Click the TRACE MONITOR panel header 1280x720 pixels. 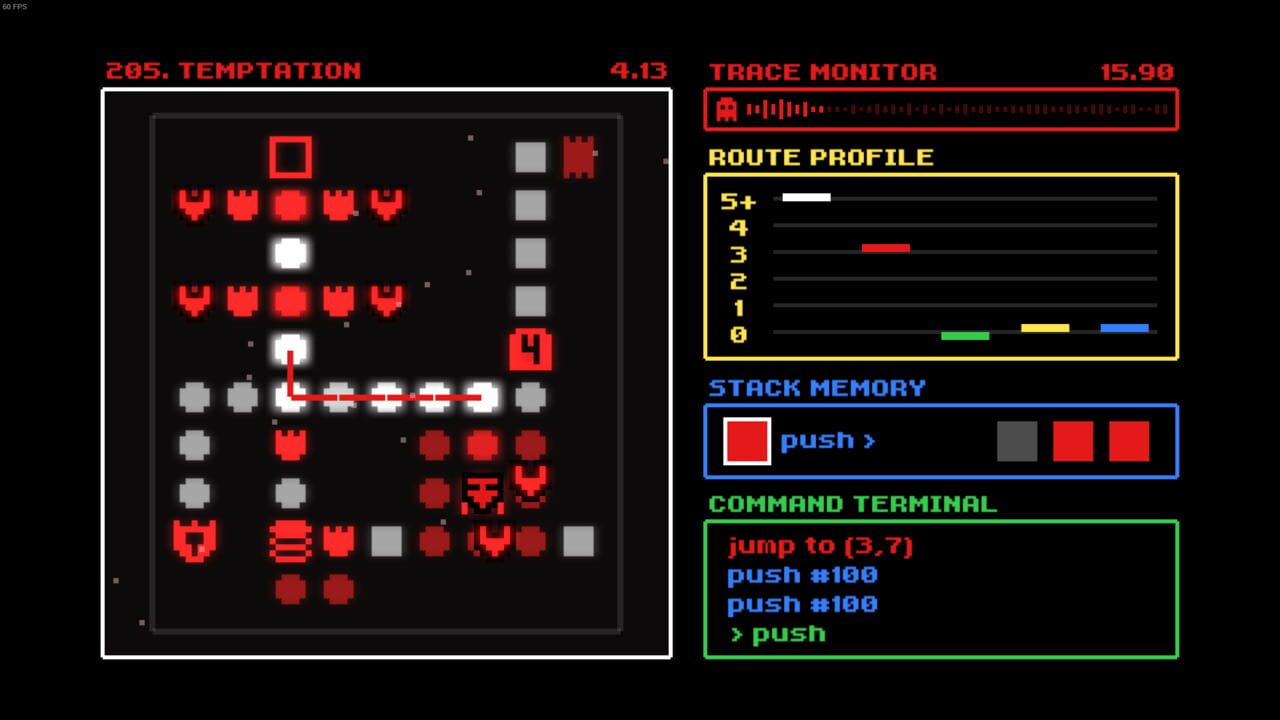[x=822, y=71]
